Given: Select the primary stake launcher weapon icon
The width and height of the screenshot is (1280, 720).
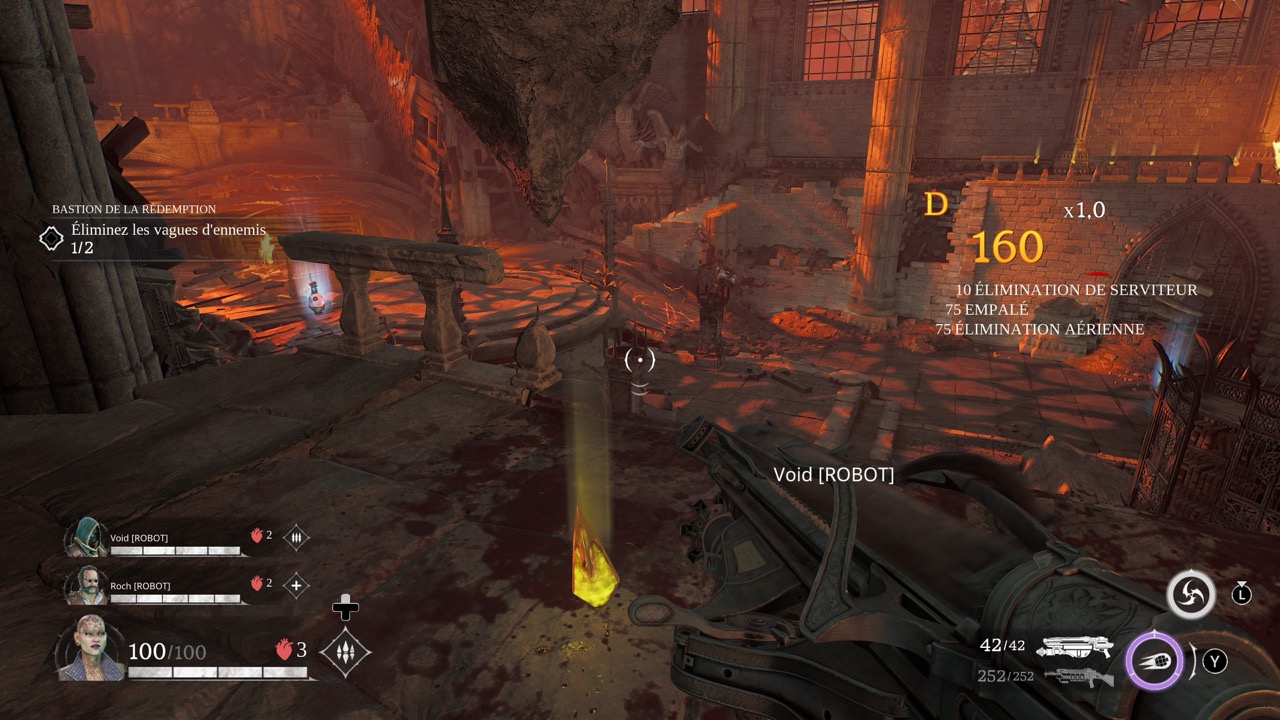Looking at the screenshot, I should [x=1076, y=647].
